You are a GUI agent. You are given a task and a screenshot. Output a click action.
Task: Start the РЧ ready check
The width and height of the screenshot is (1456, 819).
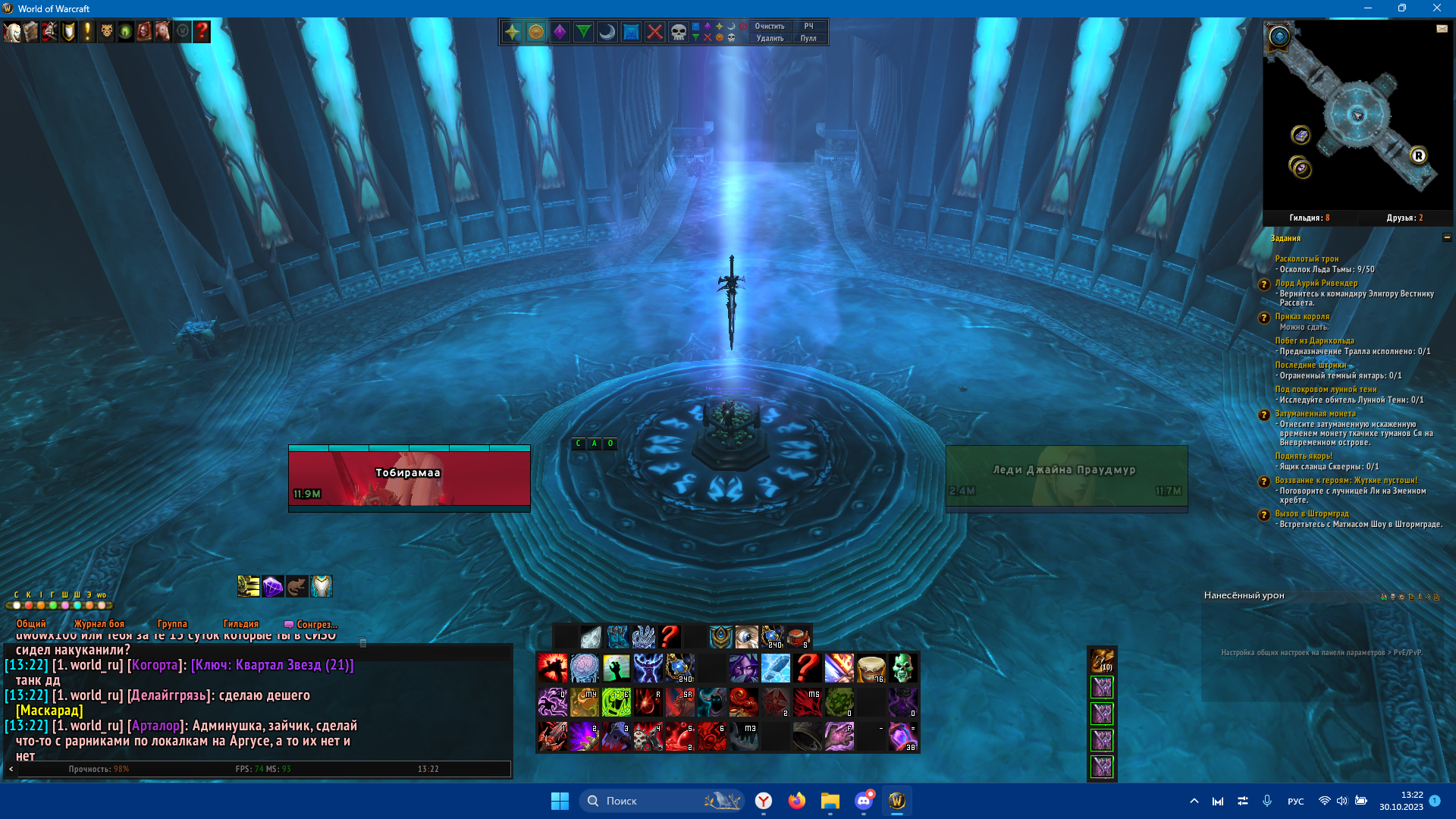tap(808, 26)
